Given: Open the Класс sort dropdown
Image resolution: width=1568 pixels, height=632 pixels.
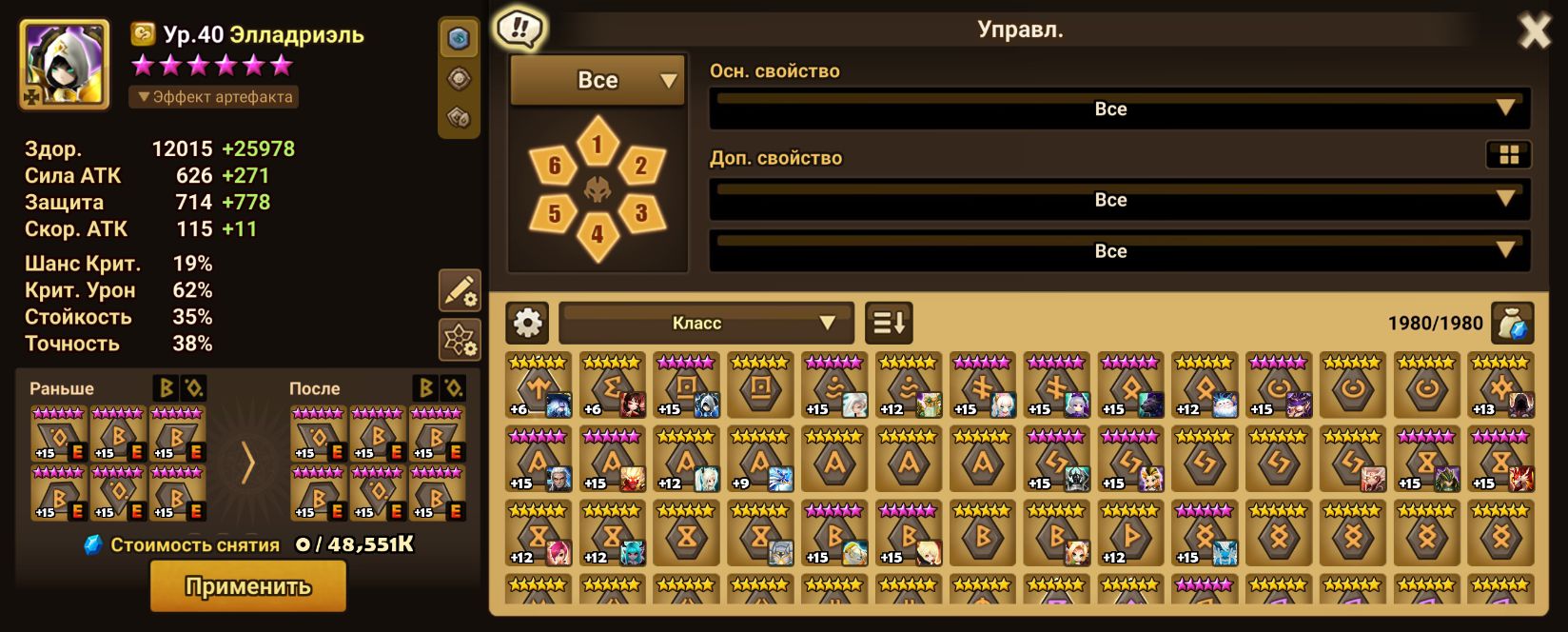Looking at the screenshot, I should (x=705, y=324).
